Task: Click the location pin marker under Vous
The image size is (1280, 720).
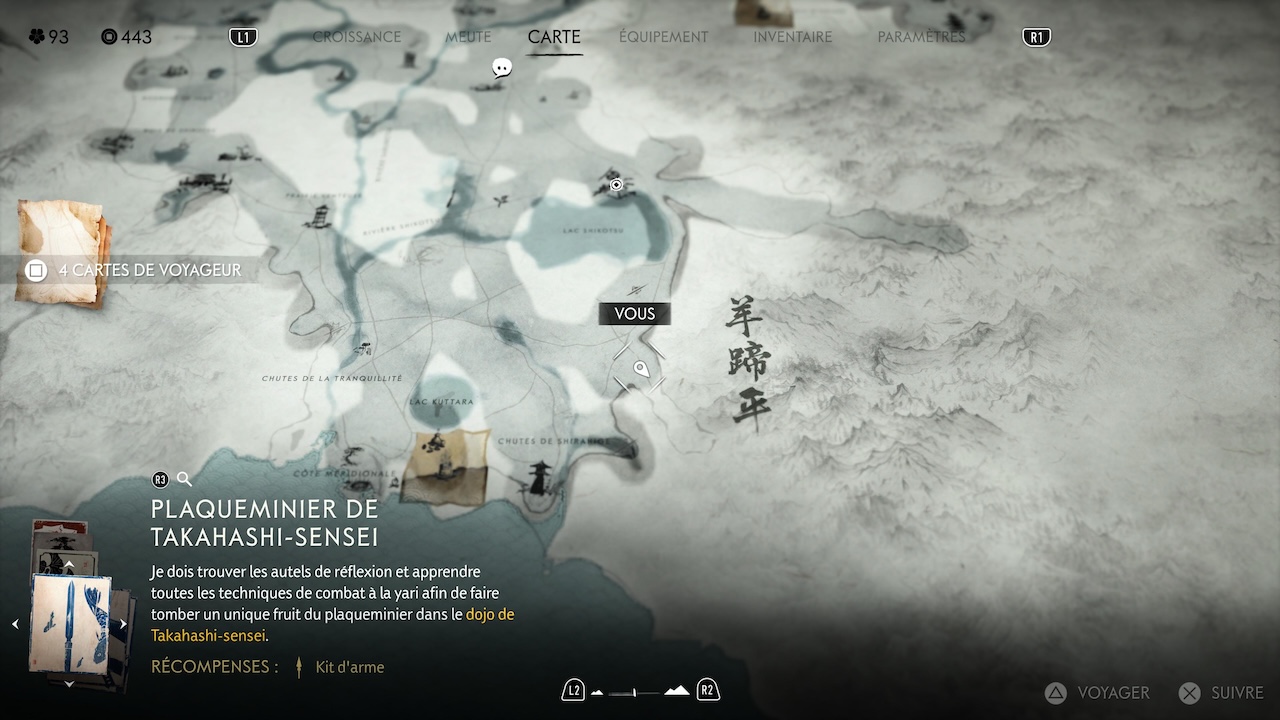Action: pos(641,371)
